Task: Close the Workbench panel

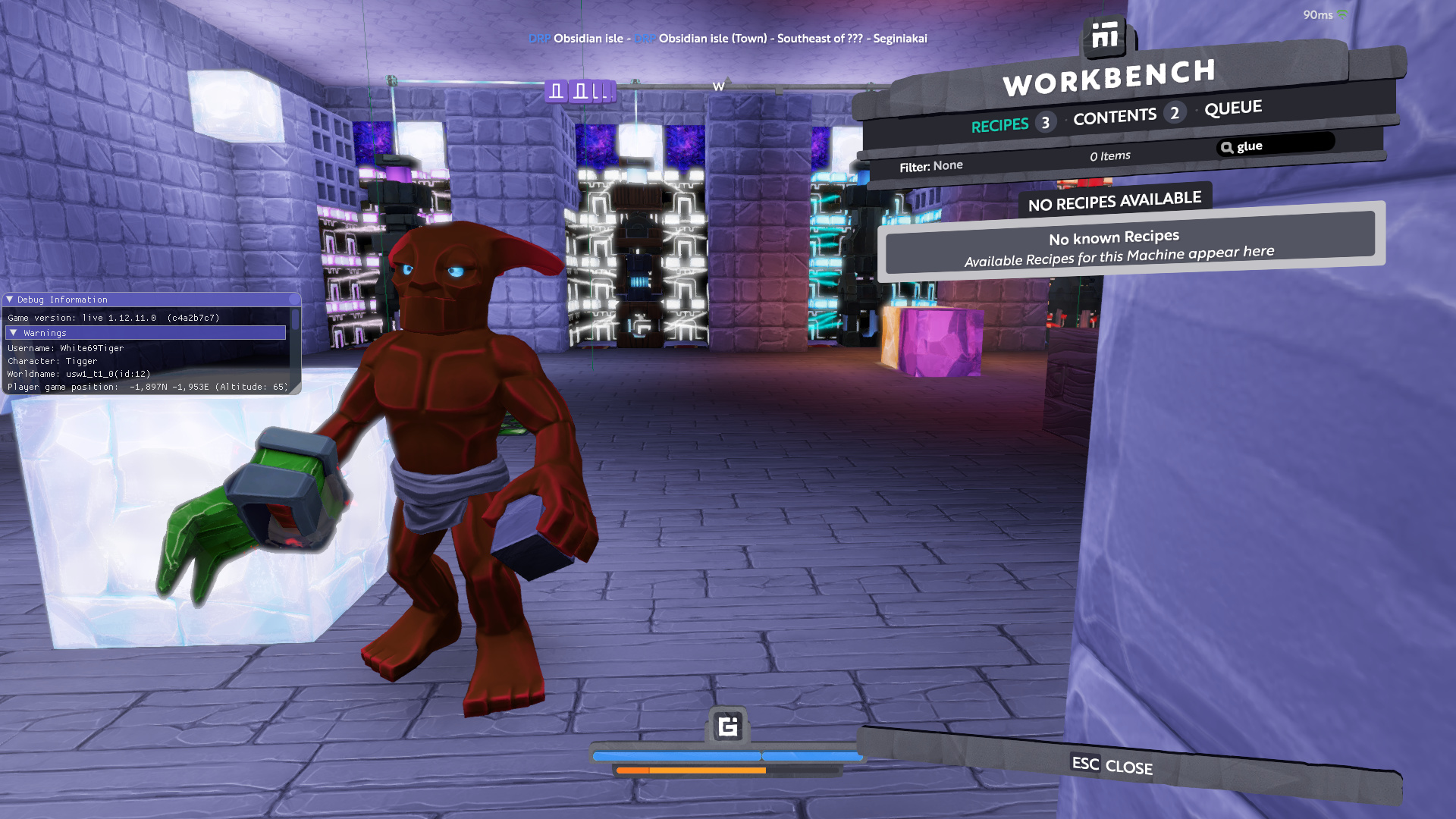Action: tap(1112, 766)
